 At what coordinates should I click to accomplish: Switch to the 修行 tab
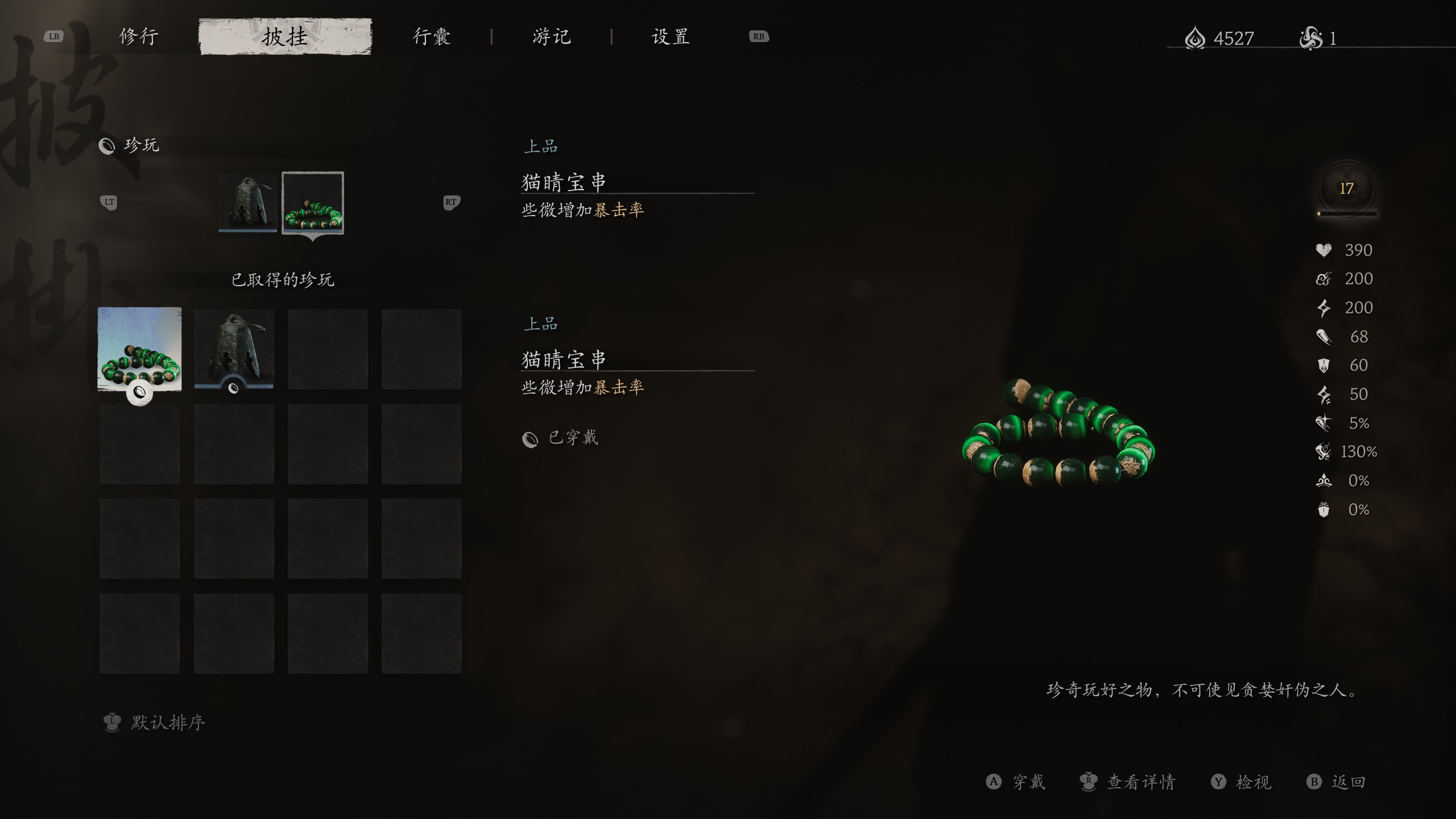(139, 37)
